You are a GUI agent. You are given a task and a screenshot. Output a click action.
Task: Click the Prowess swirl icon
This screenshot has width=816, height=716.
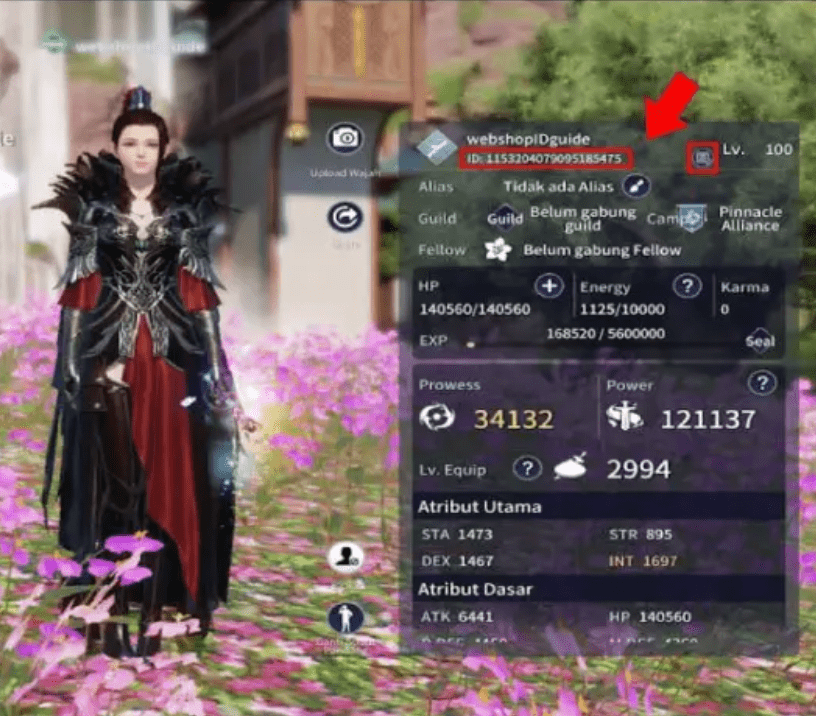(437, 418)
